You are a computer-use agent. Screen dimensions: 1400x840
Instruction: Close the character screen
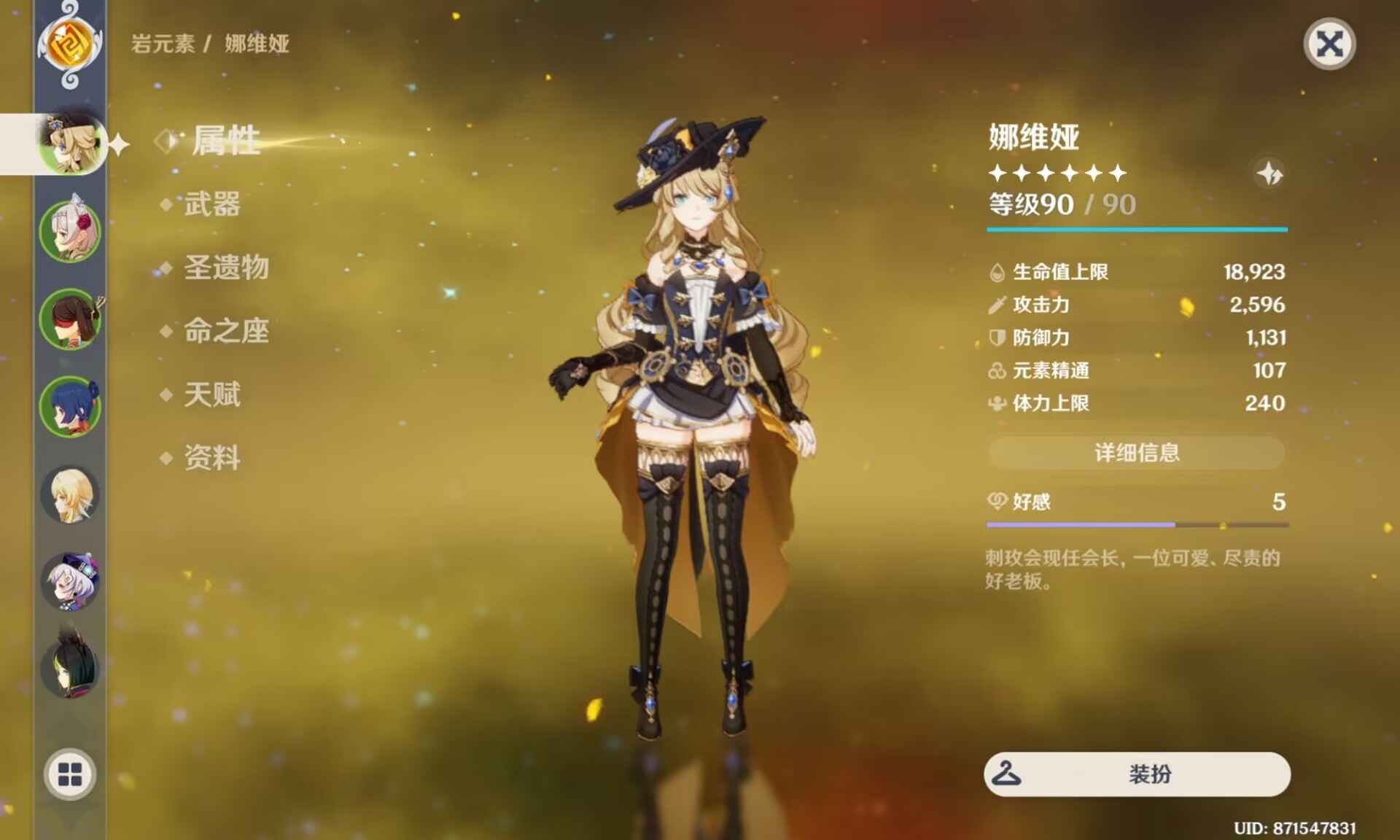point(1329,44)
